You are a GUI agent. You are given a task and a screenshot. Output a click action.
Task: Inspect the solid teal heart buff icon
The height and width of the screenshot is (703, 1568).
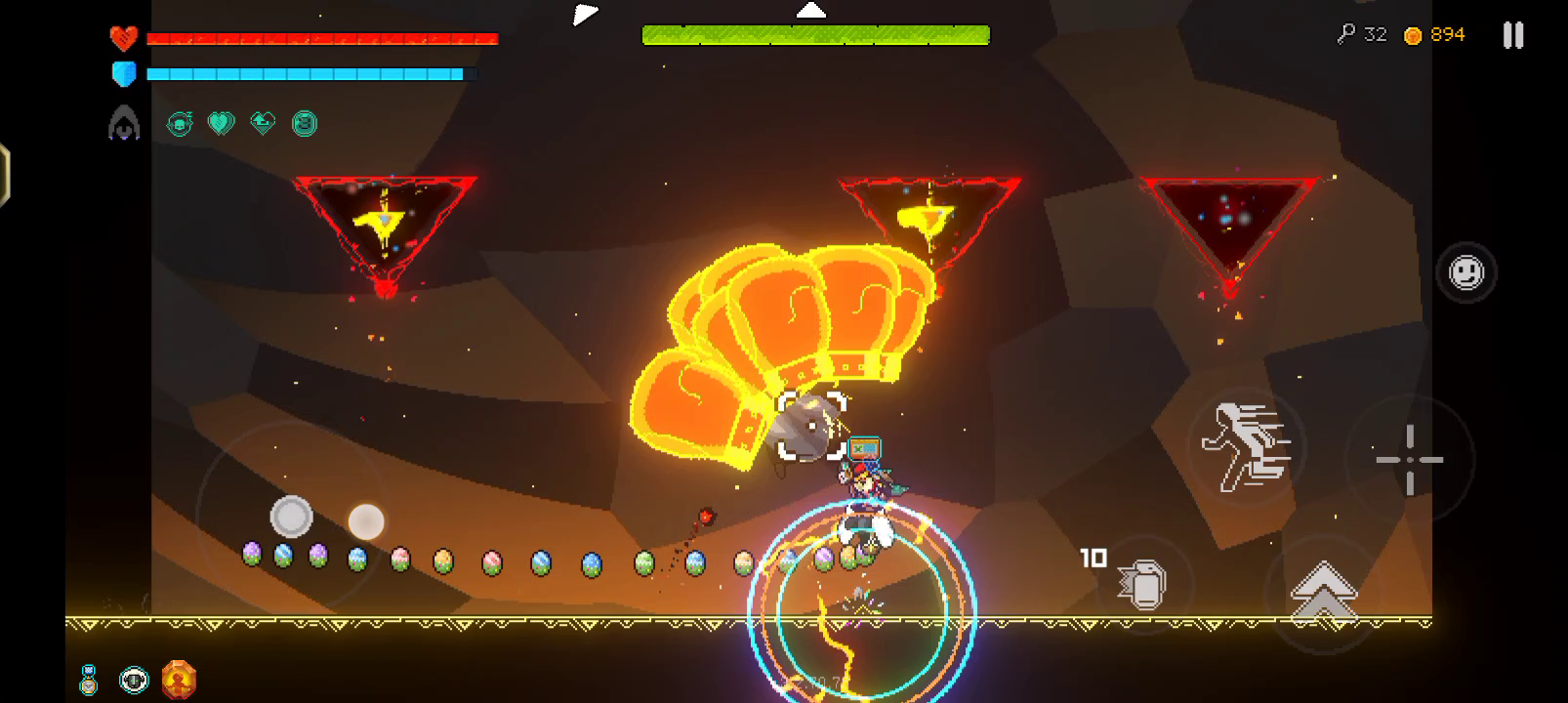222,124
